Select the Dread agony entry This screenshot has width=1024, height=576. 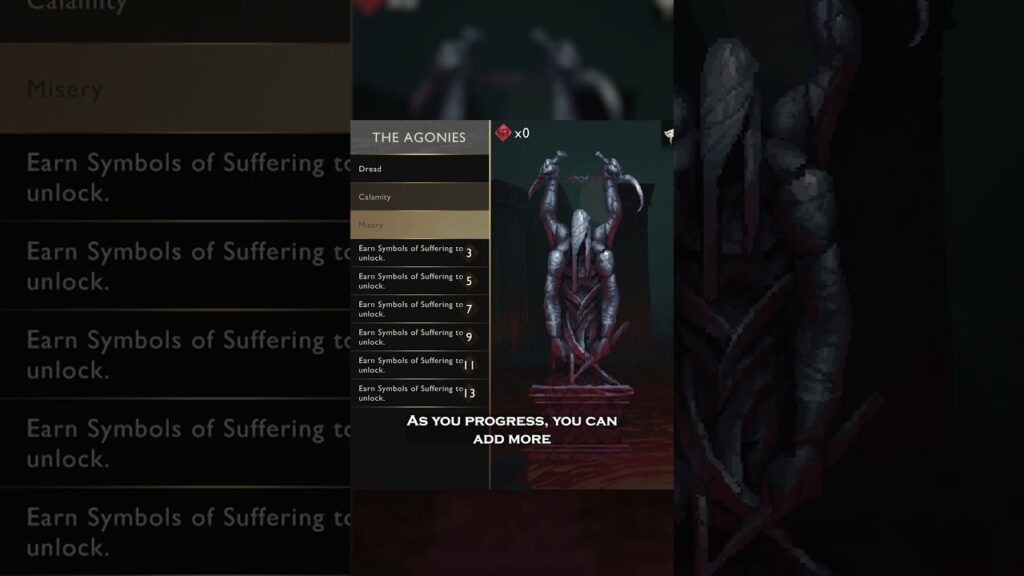coord(419,169)
